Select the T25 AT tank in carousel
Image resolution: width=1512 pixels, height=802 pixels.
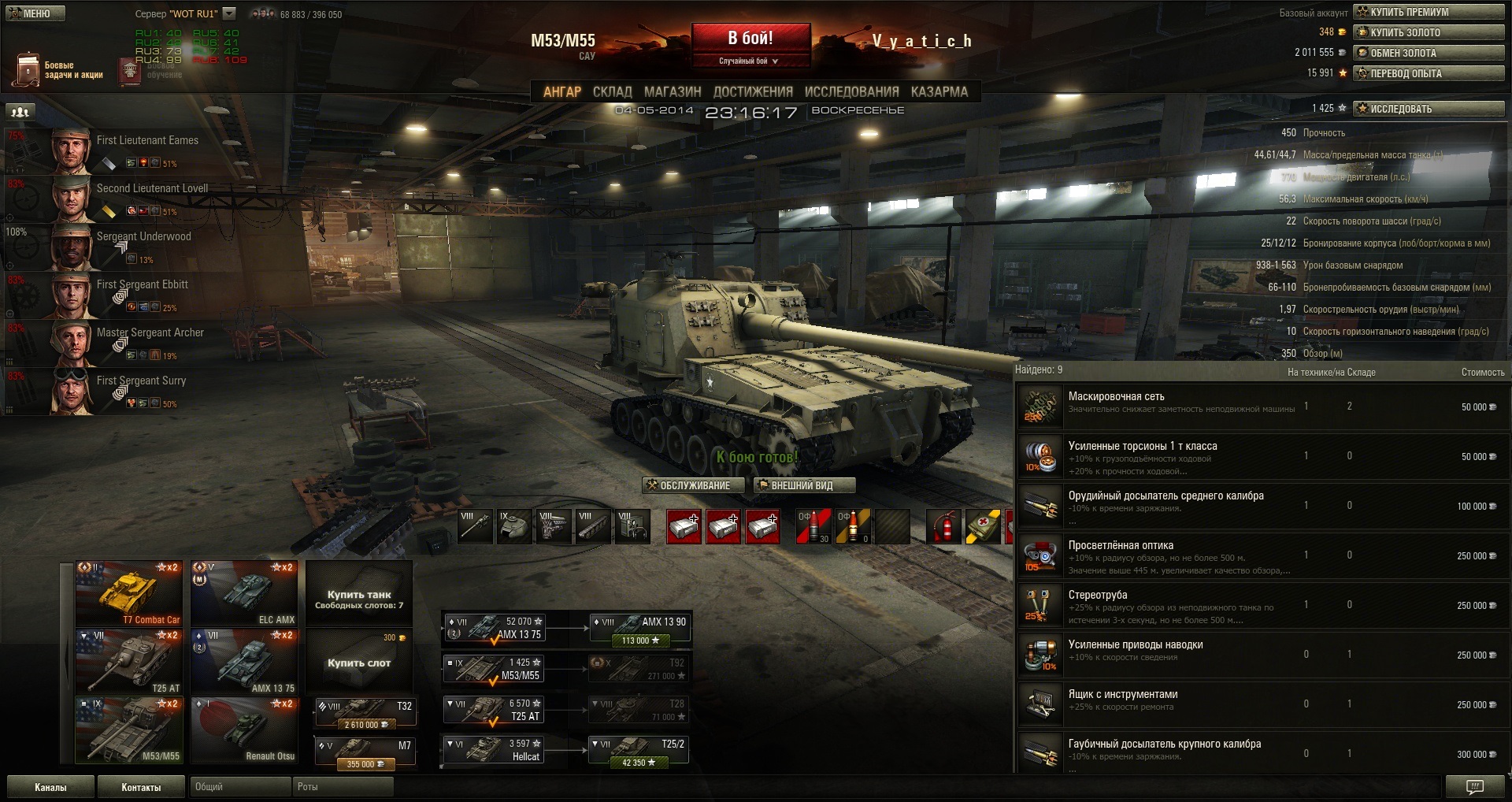129,662
